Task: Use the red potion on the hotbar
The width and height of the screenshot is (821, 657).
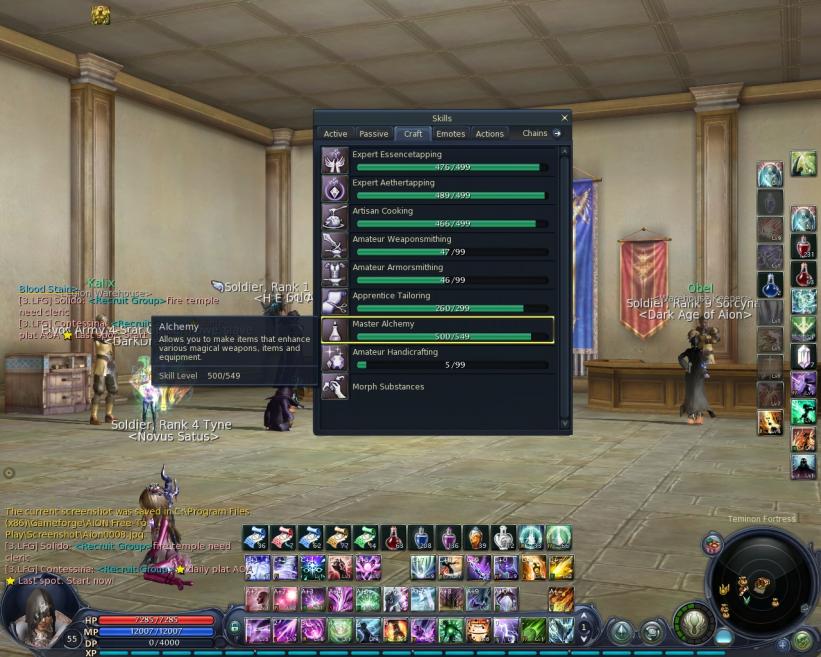Action: (393, 539)
